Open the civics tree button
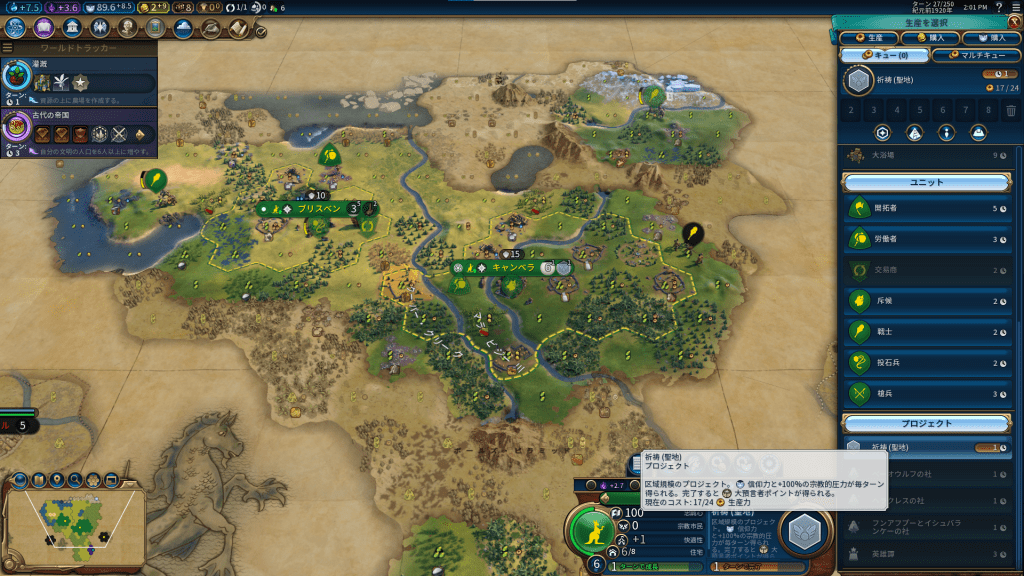1024x576 pixels. tap(44, 28)
